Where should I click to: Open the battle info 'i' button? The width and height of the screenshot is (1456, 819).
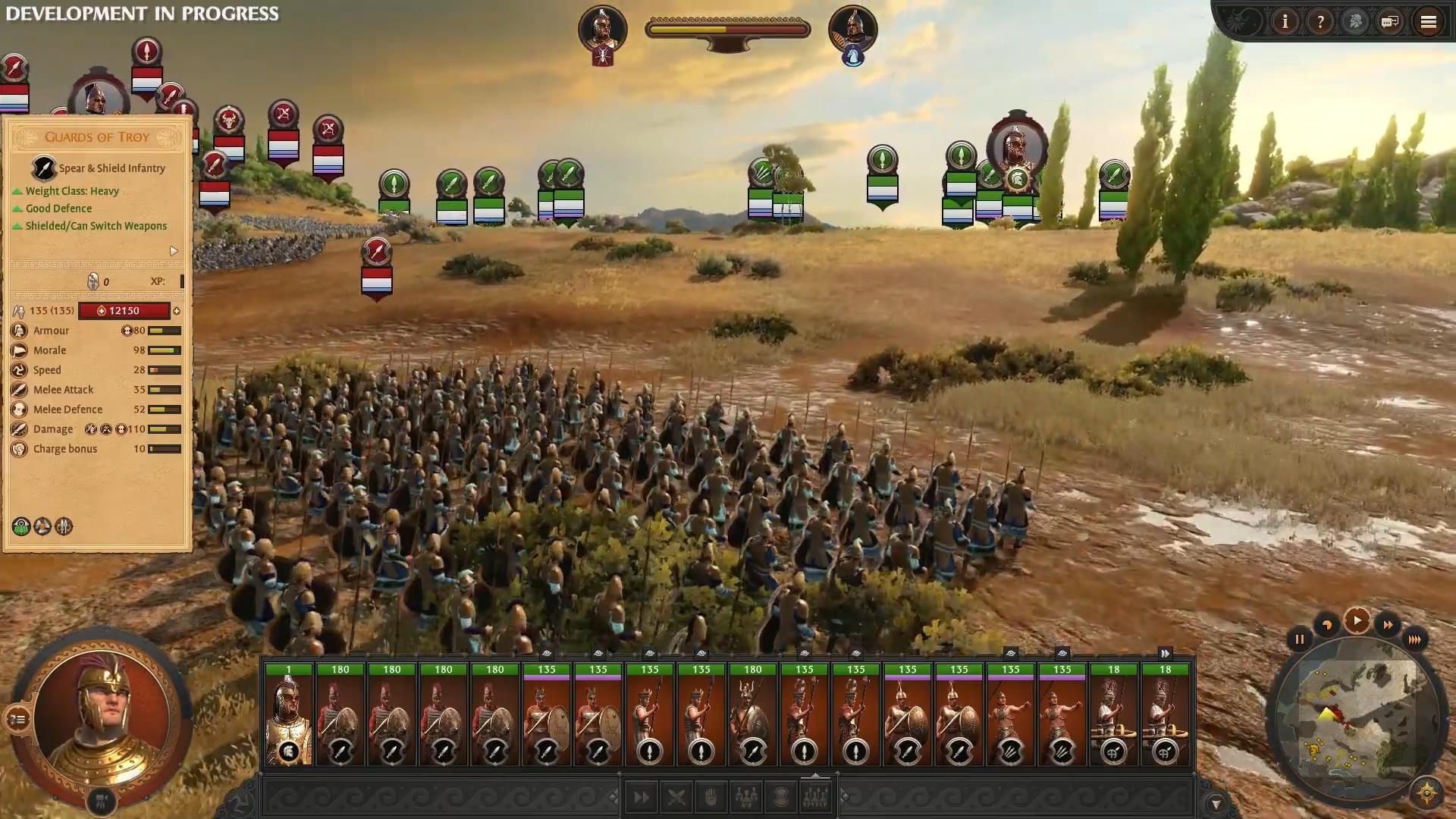pyautogui.click(x=1285, y=22)
